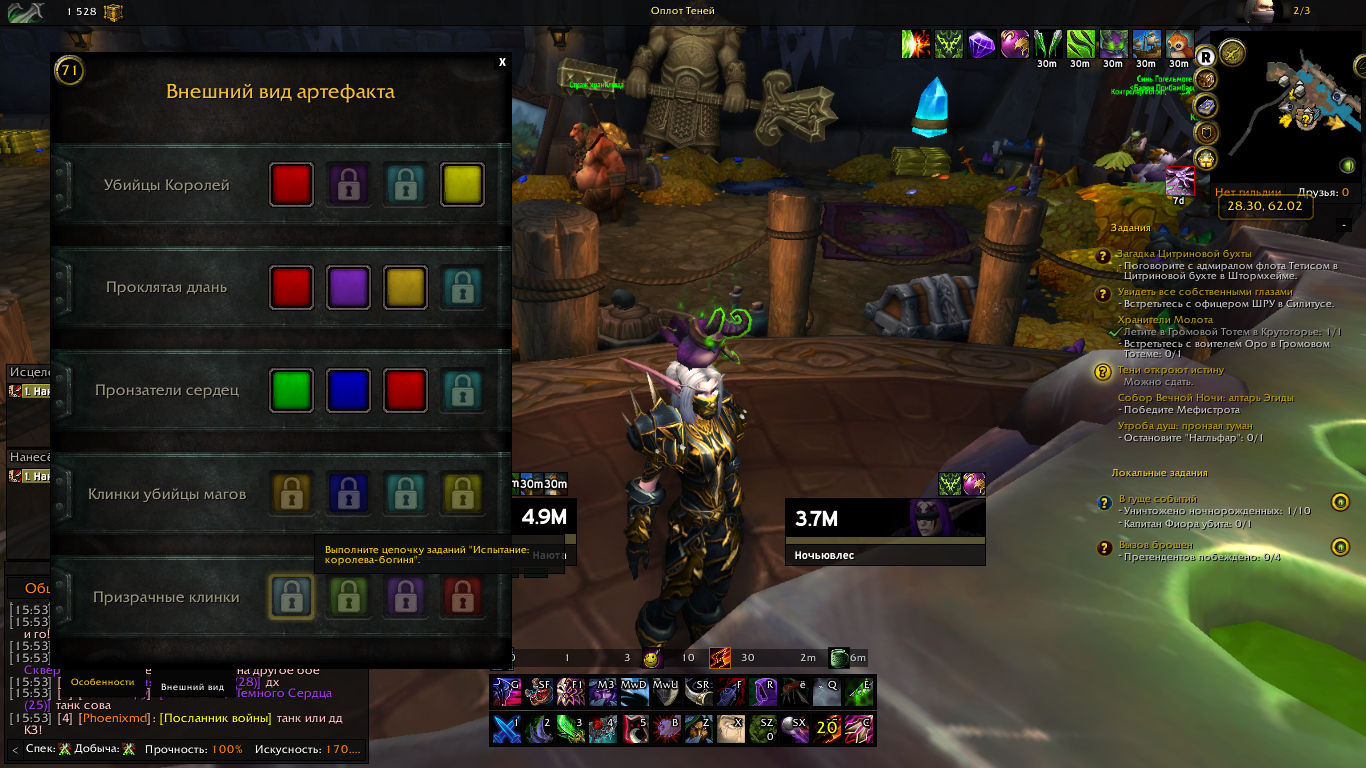Screen dimensions: 1366x768
Task: Open the gold tracking button beside minimap
Action: (x=1233, y=52)
